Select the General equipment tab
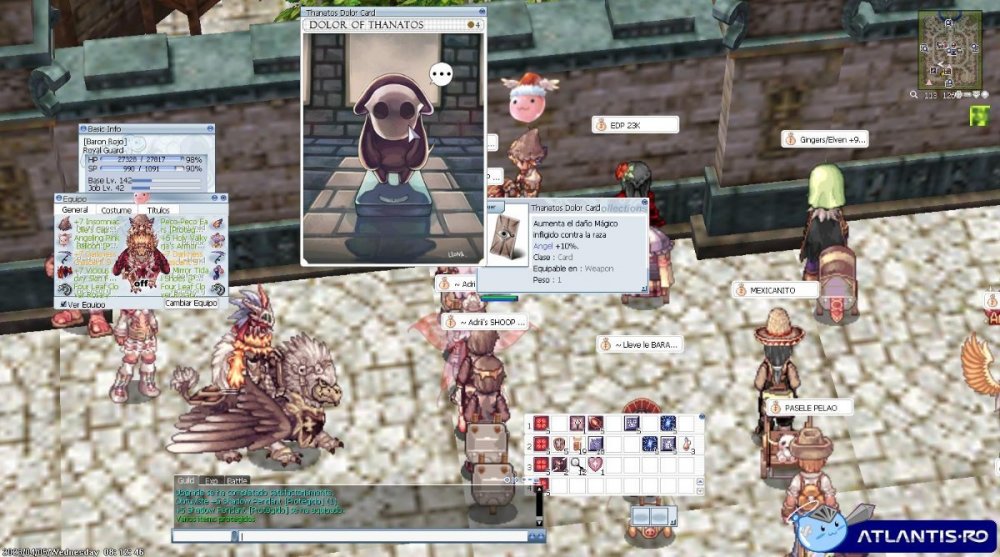The image size is (1000, 557). [x=75, y=210]
